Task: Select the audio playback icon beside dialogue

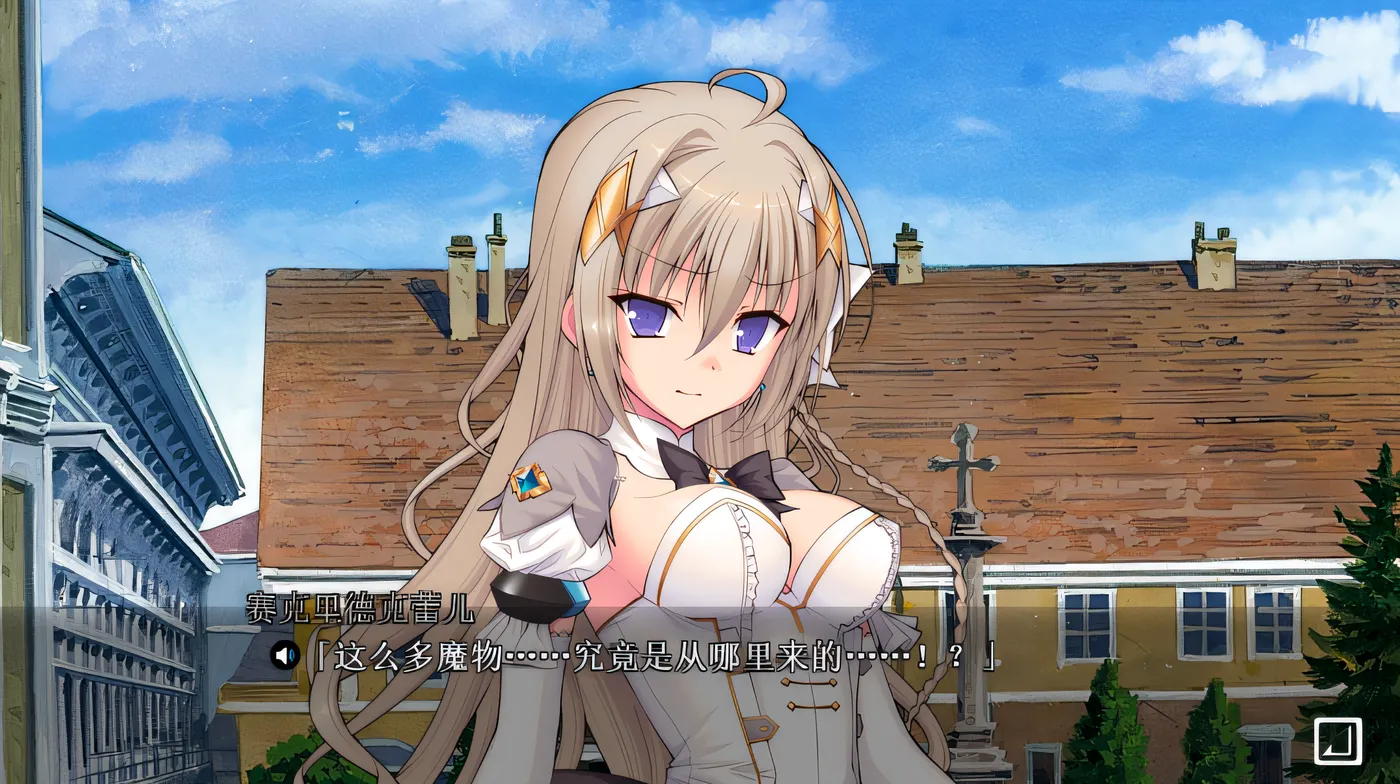Action: pos(284,655)
